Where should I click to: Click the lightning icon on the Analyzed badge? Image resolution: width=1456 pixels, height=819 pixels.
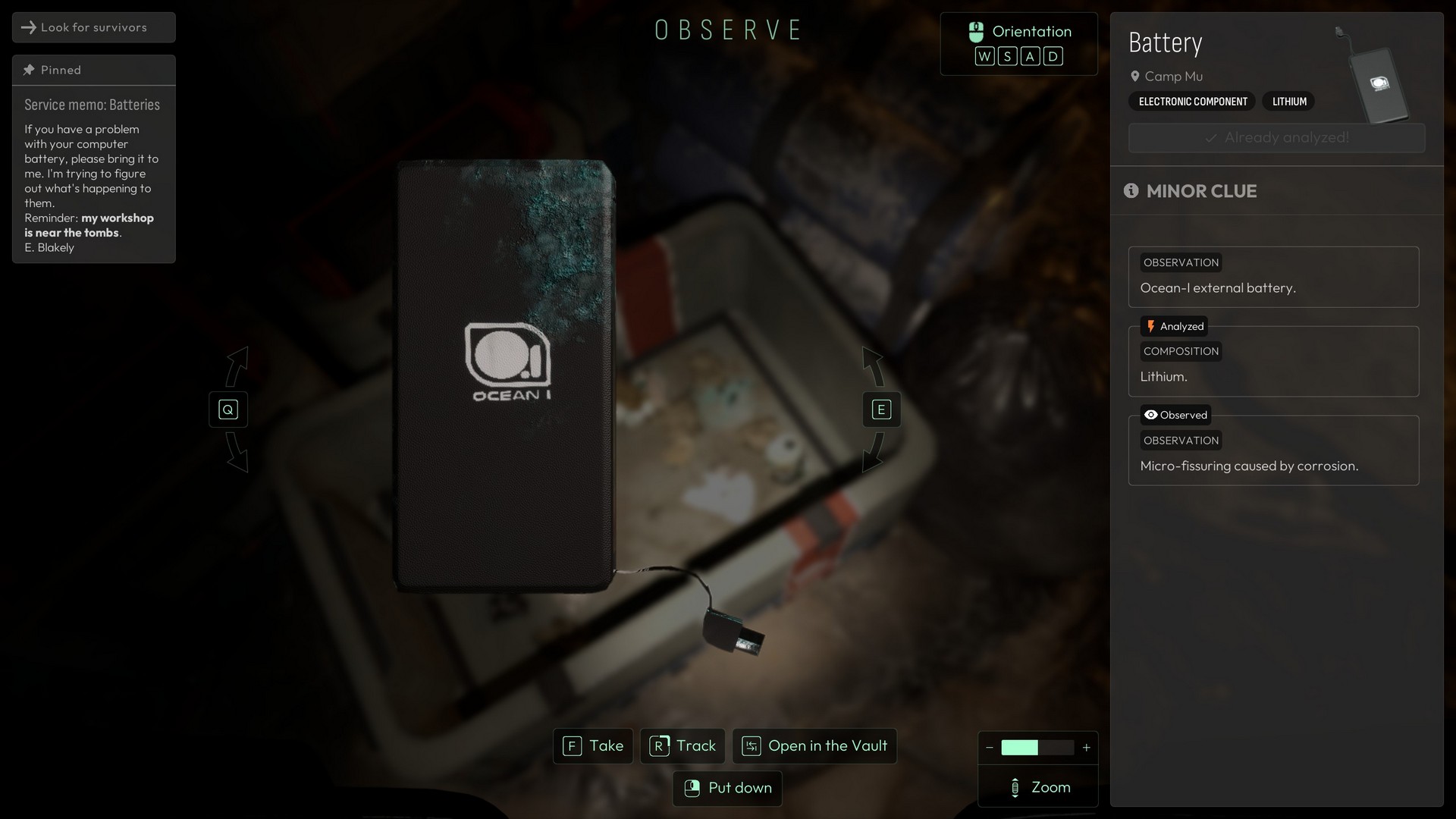point(1152,326)
